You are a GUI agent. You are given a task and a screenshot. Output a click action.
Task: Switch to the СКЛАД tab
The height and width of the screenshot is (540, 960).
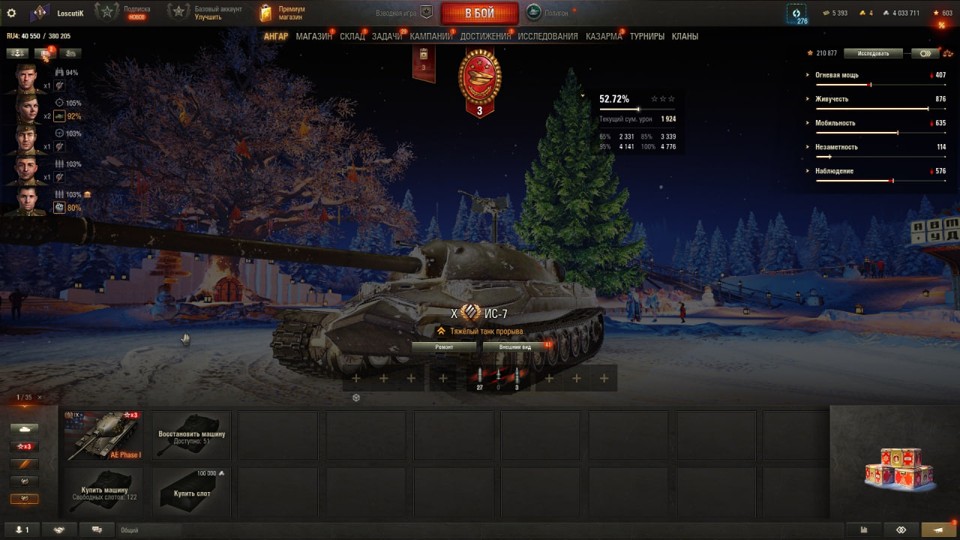[352, 37]
